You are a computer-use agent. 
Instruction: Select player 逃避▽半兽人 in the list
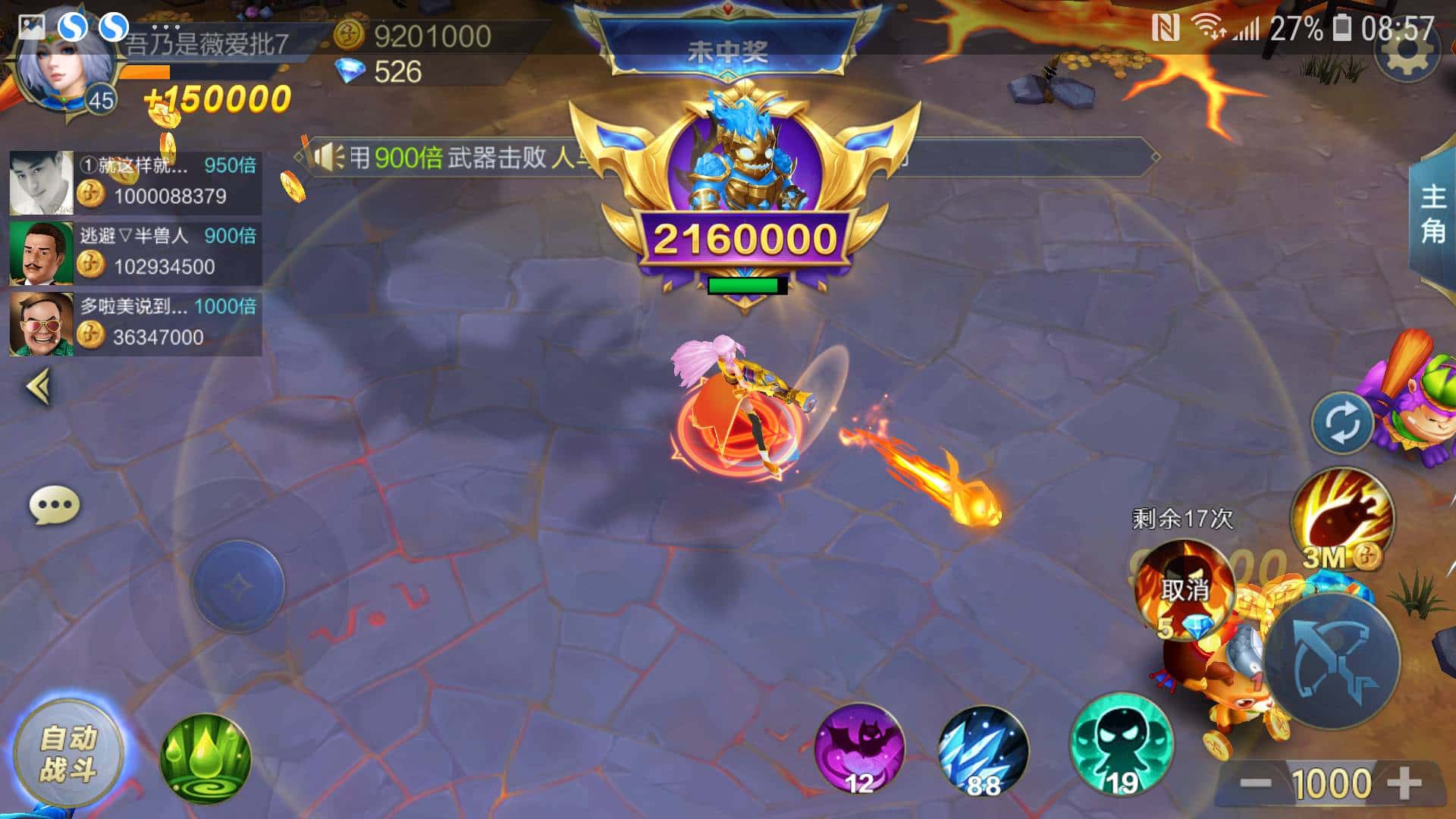point(136,252)
